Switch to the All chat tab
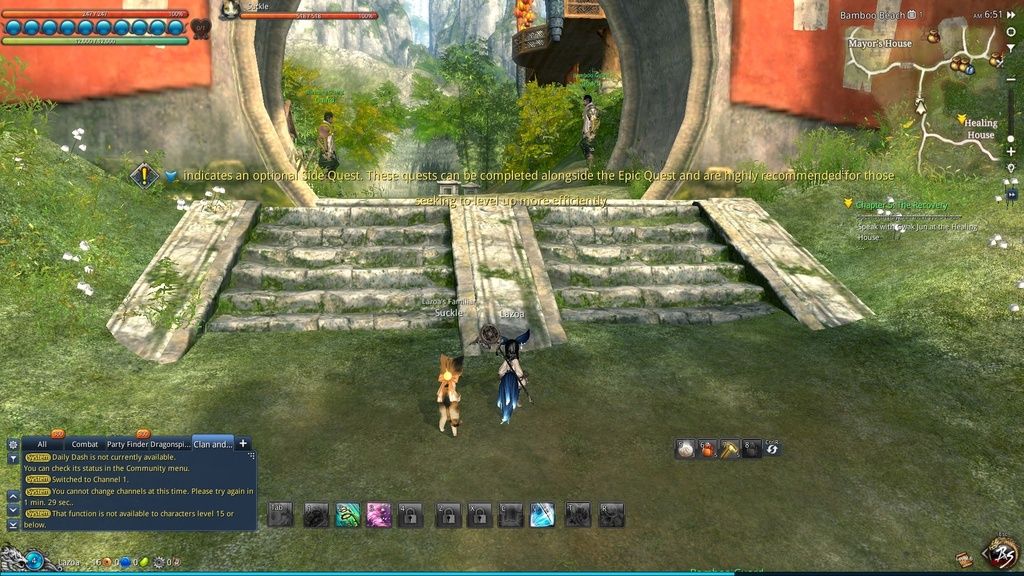 pyautogui.click(x=42, y=444)
